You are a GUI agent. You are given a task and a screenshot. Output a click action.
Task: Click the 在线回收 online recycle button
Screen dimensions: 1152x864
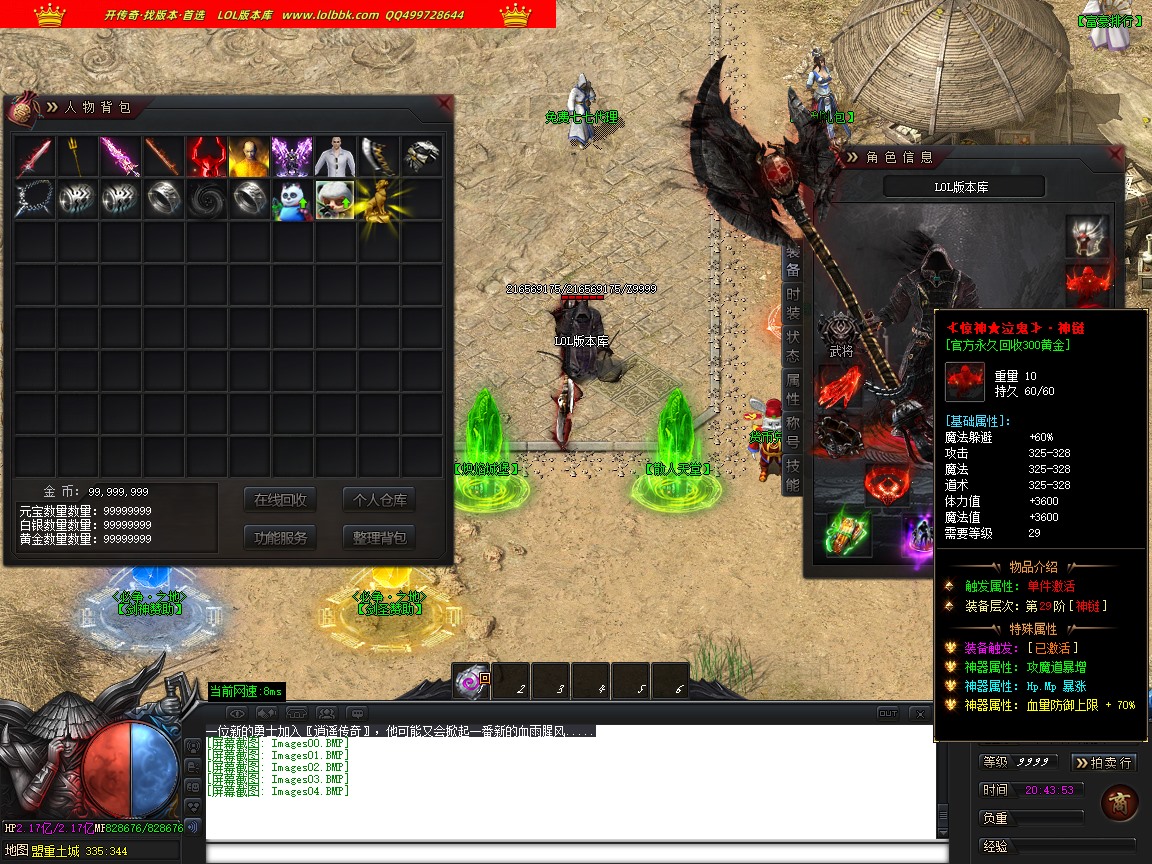[x=280, y=500]
